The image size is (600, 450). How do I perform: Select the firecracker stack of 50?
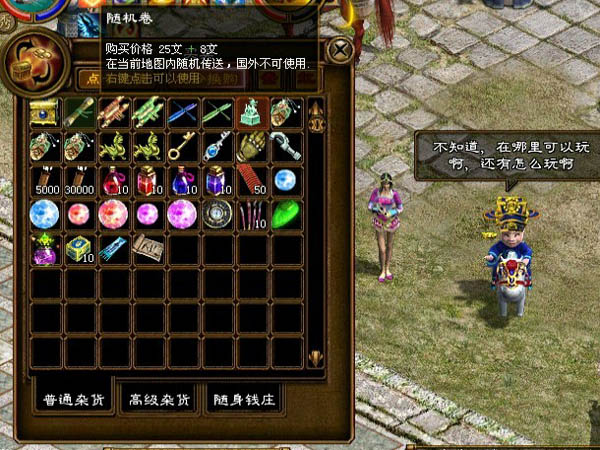(251, 181)
